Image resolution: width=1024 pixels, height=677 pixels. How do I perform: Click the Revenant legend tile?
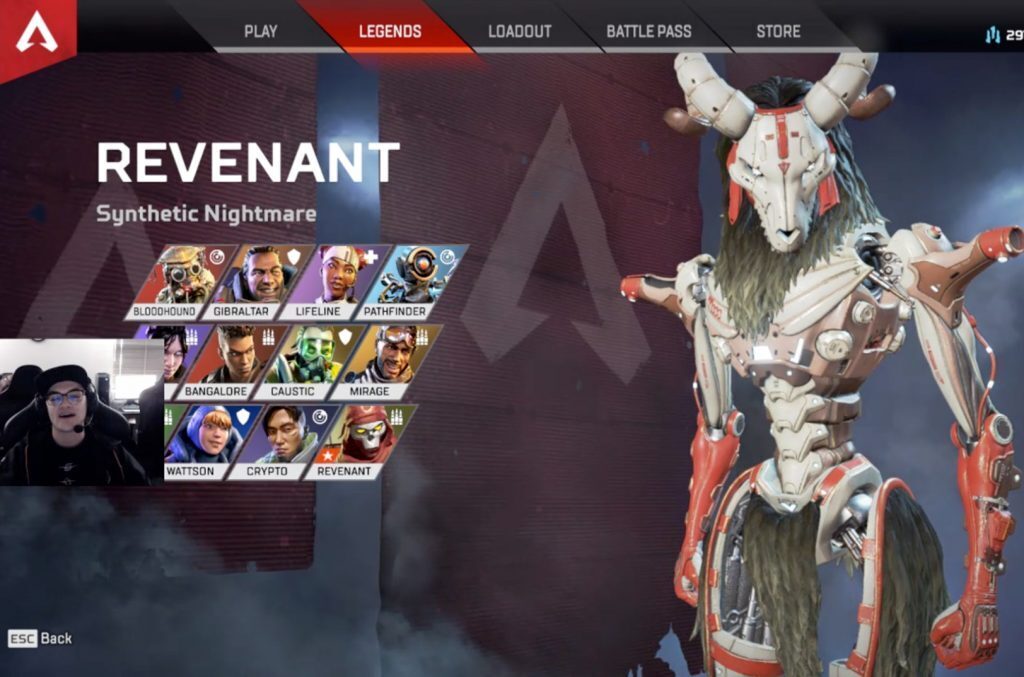[352, 440]
